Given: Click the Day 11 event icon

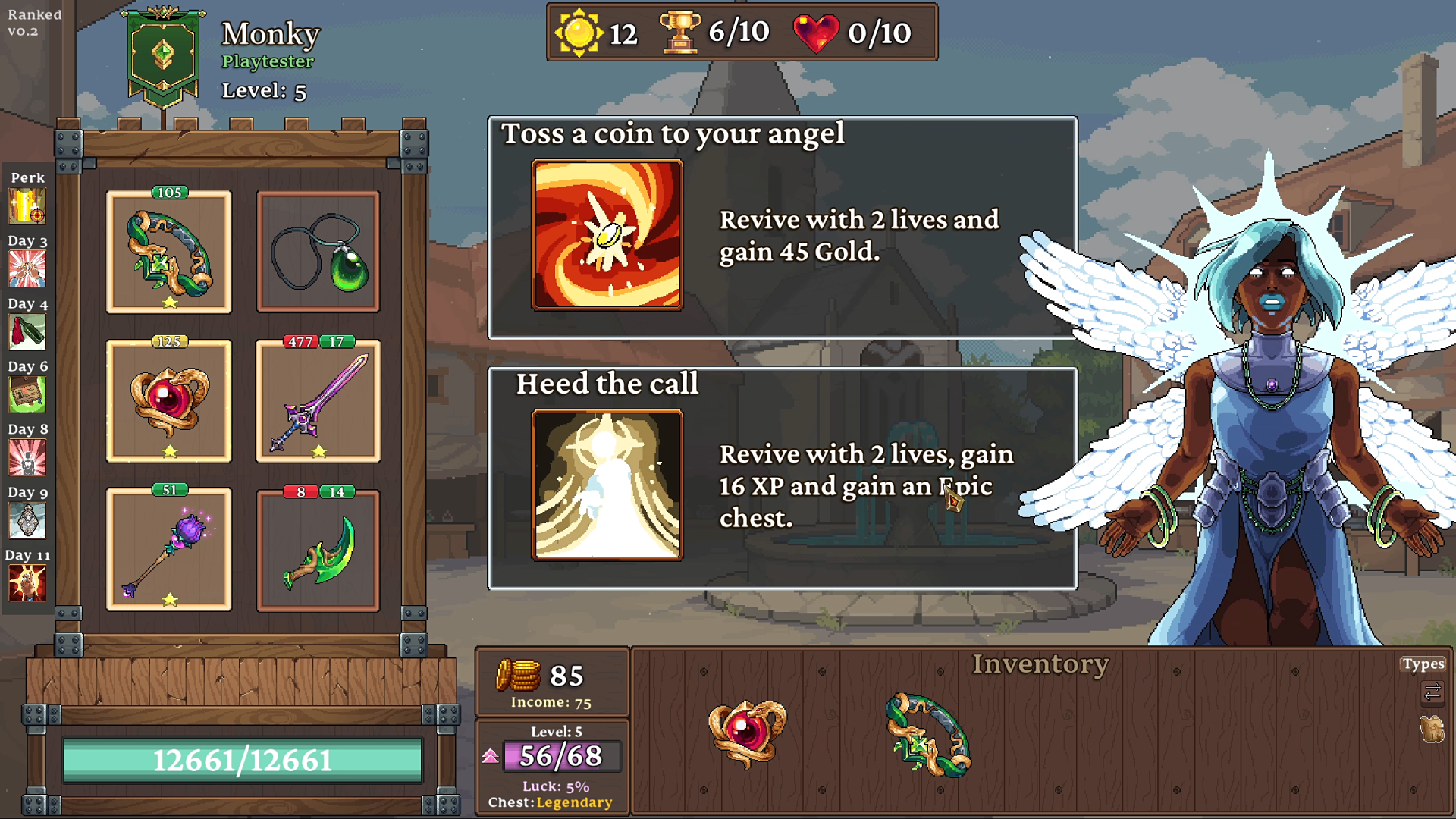Looking at the screenshot, I should click(x=28, y=583).
